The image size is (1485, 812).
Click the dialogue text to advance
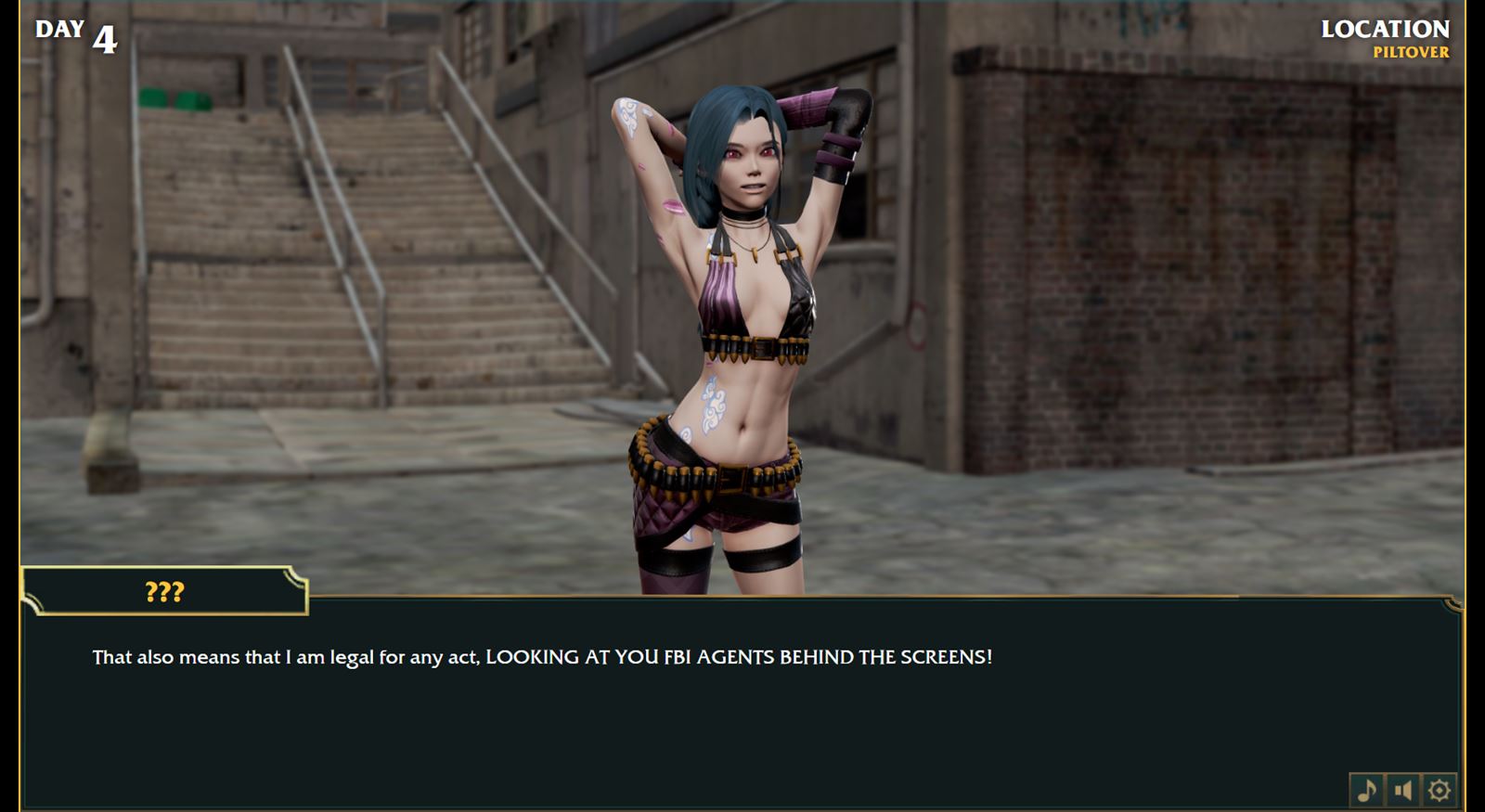coord(541,657)
